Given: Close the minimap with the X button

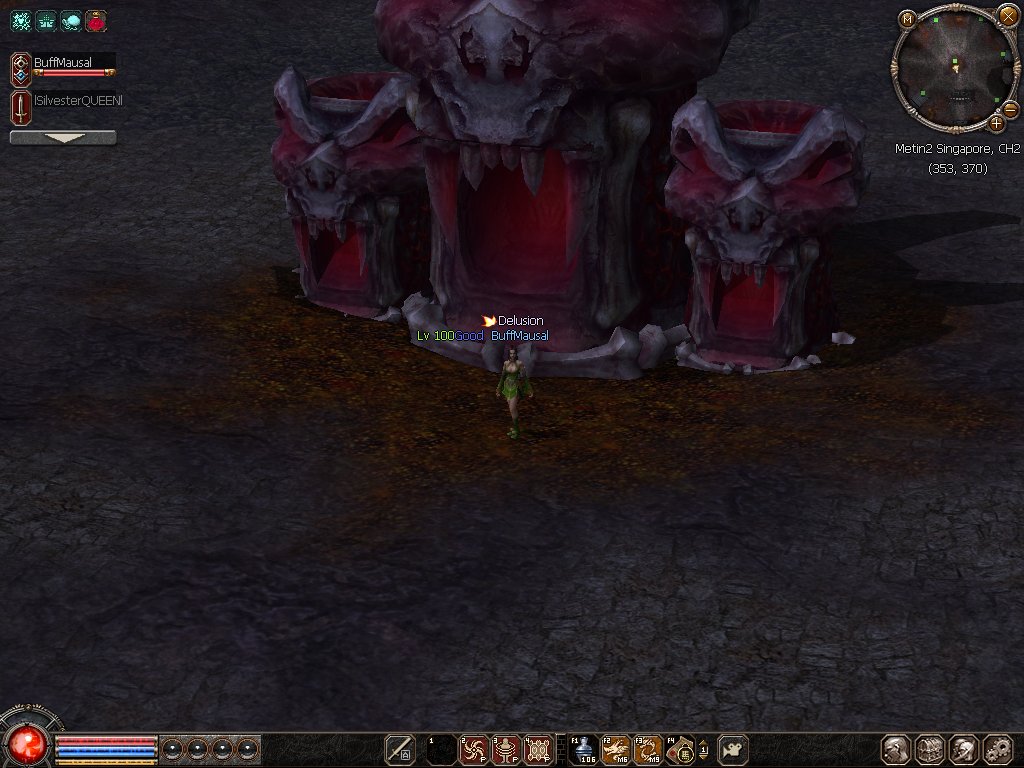Looking at the screenshot, I should point(1008,16).
